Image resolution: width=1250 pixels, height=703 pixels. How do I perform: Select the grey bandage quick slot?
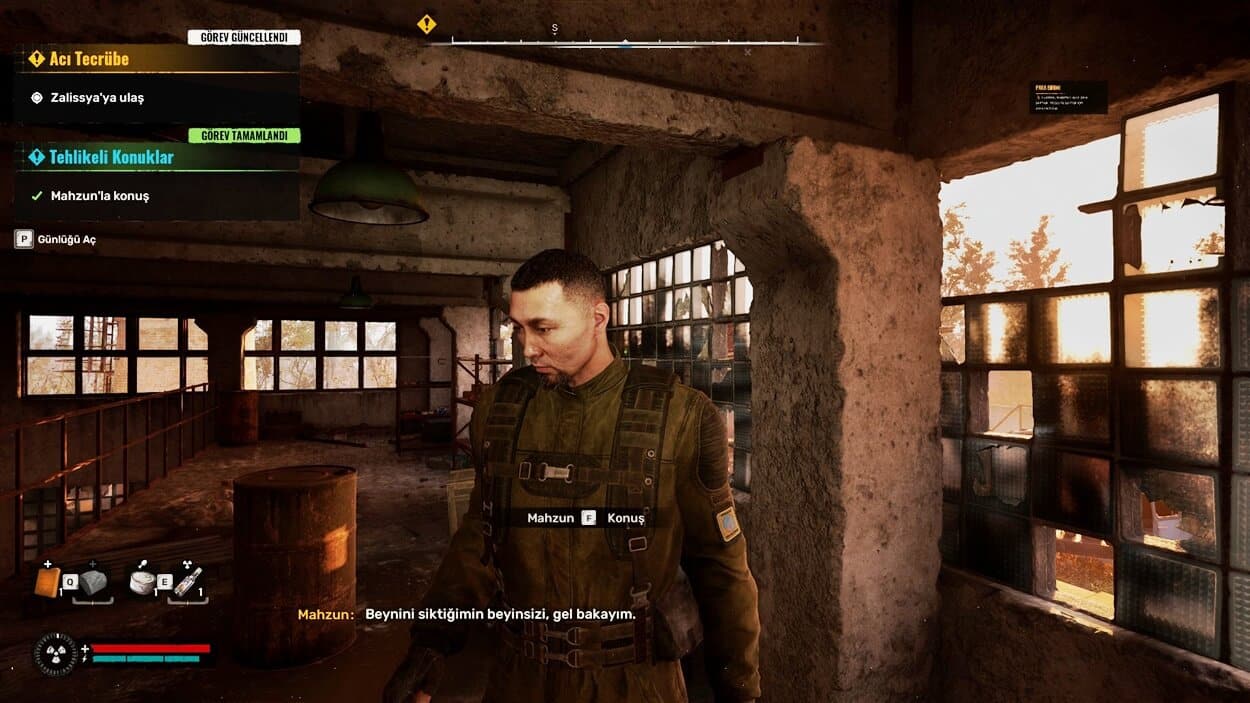(94, 582)
